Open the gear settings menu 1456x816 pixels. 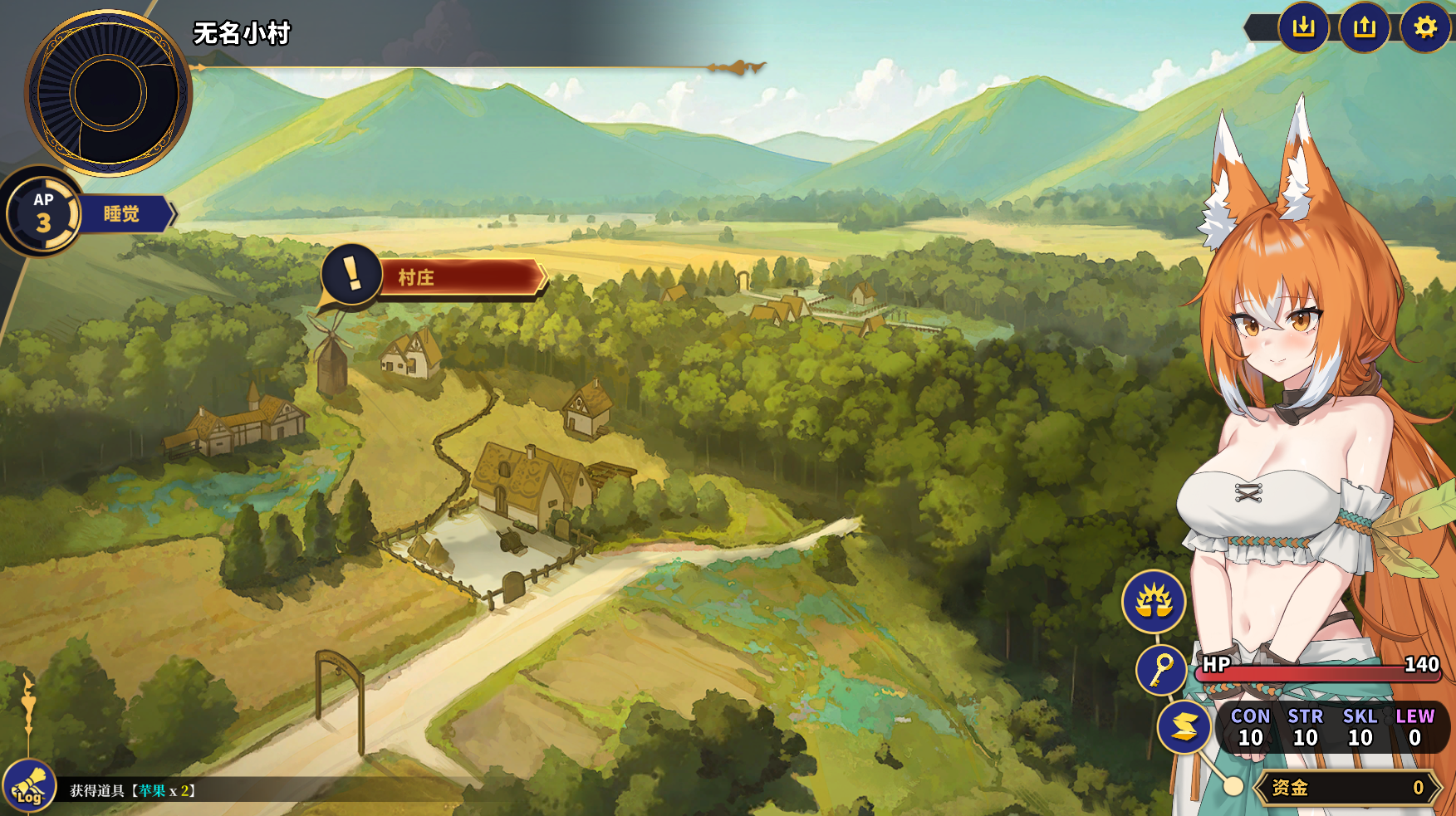click(1425, 27)
